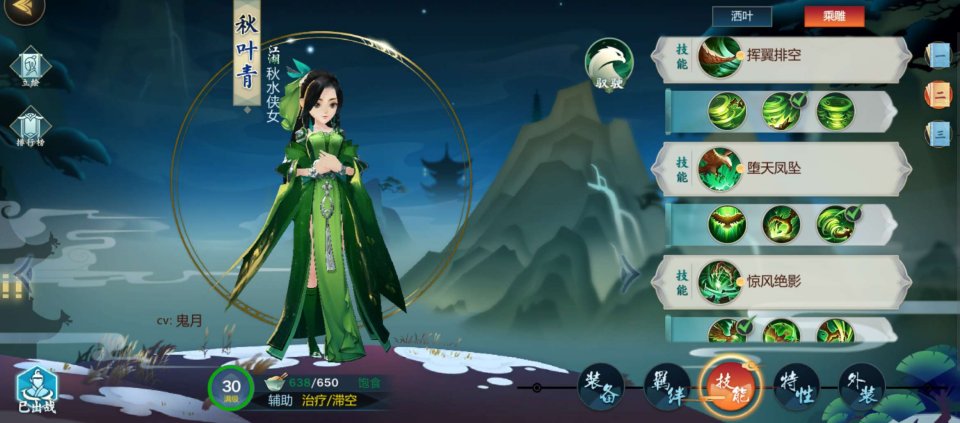The width and height of the screenshot is (960, 423).
Task: Click the round eagle mount icon
Action: coord(609,63)
